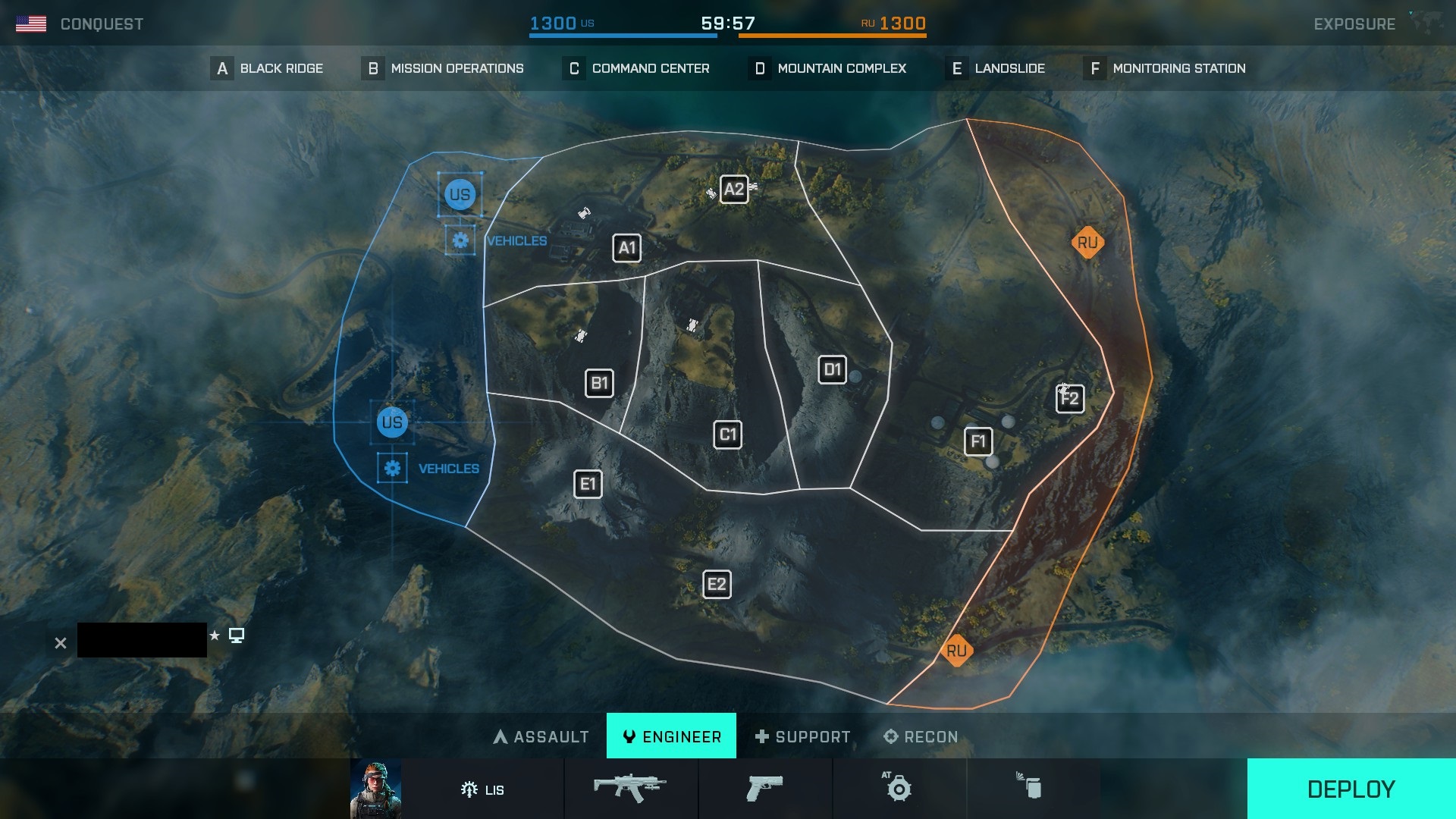The width and height of the screenshot is (1456, 819).
Task: Open the Lis specialist slot
Action: 482,789
